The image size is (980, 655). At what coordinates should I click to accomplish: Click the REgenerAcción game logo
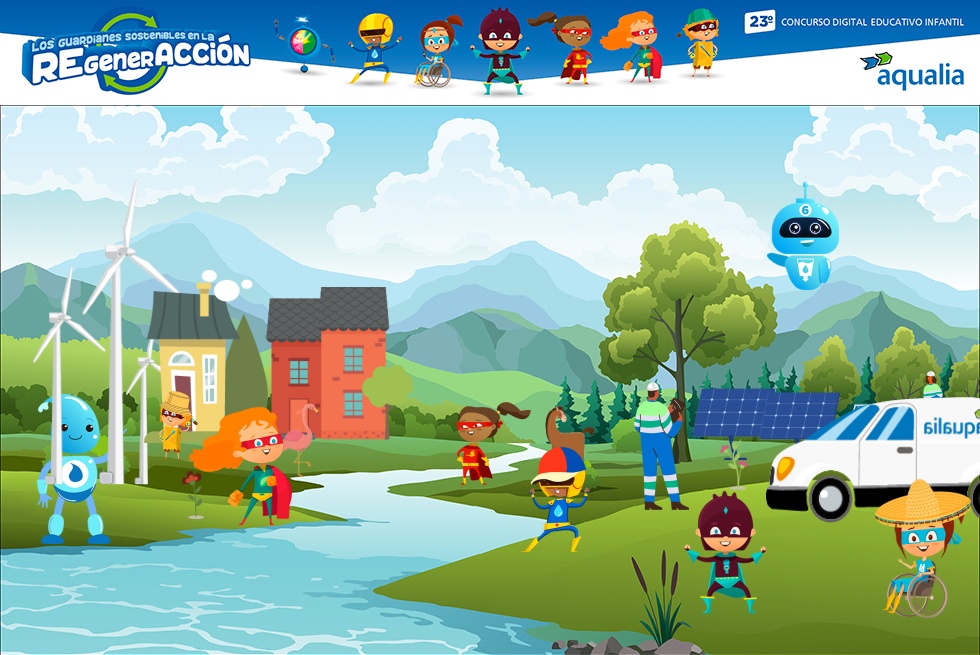click(x=136, y=55)
